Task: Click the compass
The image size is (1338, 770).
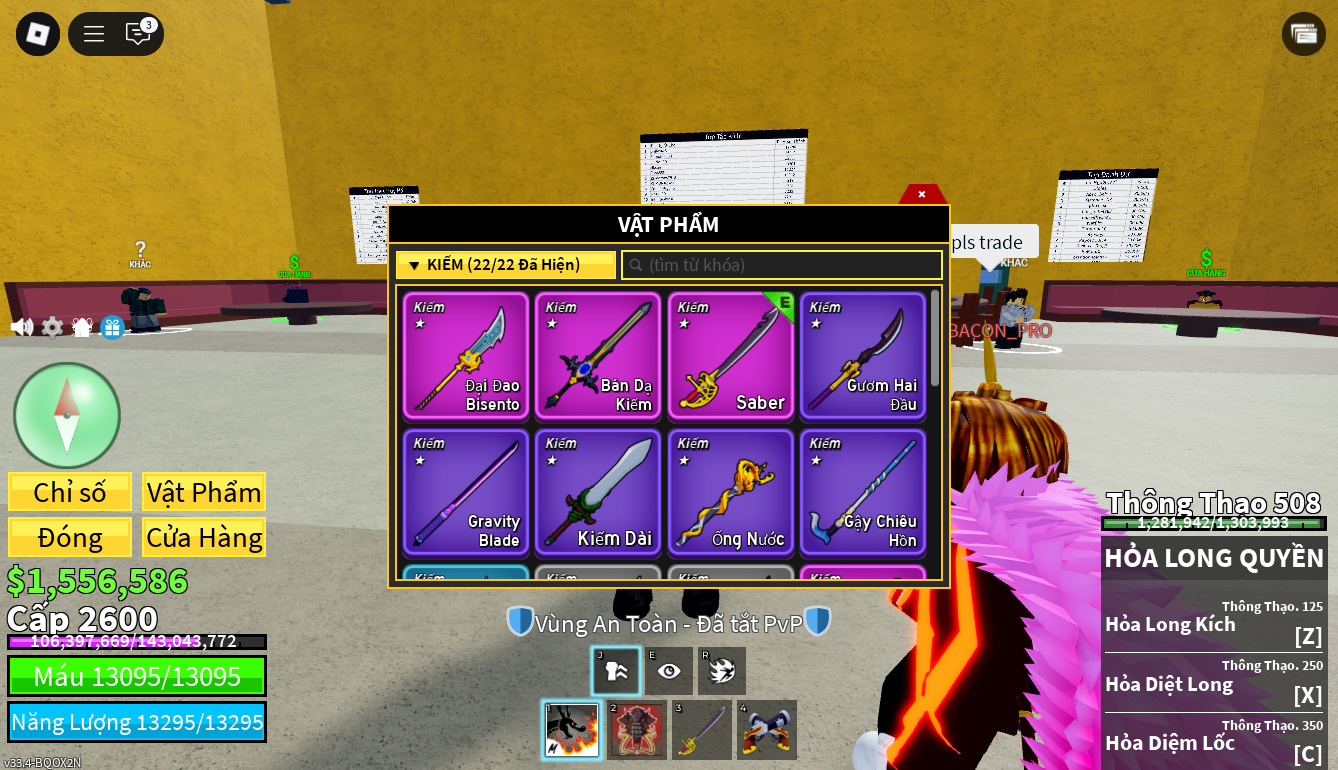Action: [67, 415]
